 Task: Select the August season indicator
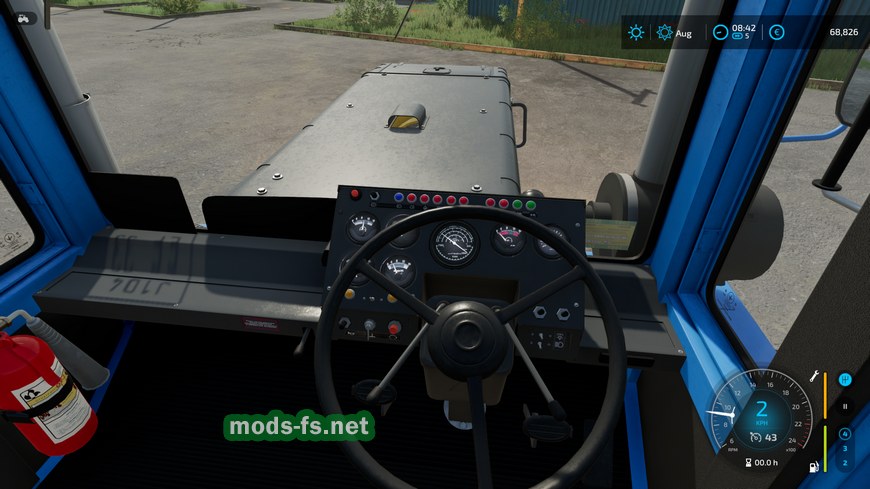click(x=673, y=32)
